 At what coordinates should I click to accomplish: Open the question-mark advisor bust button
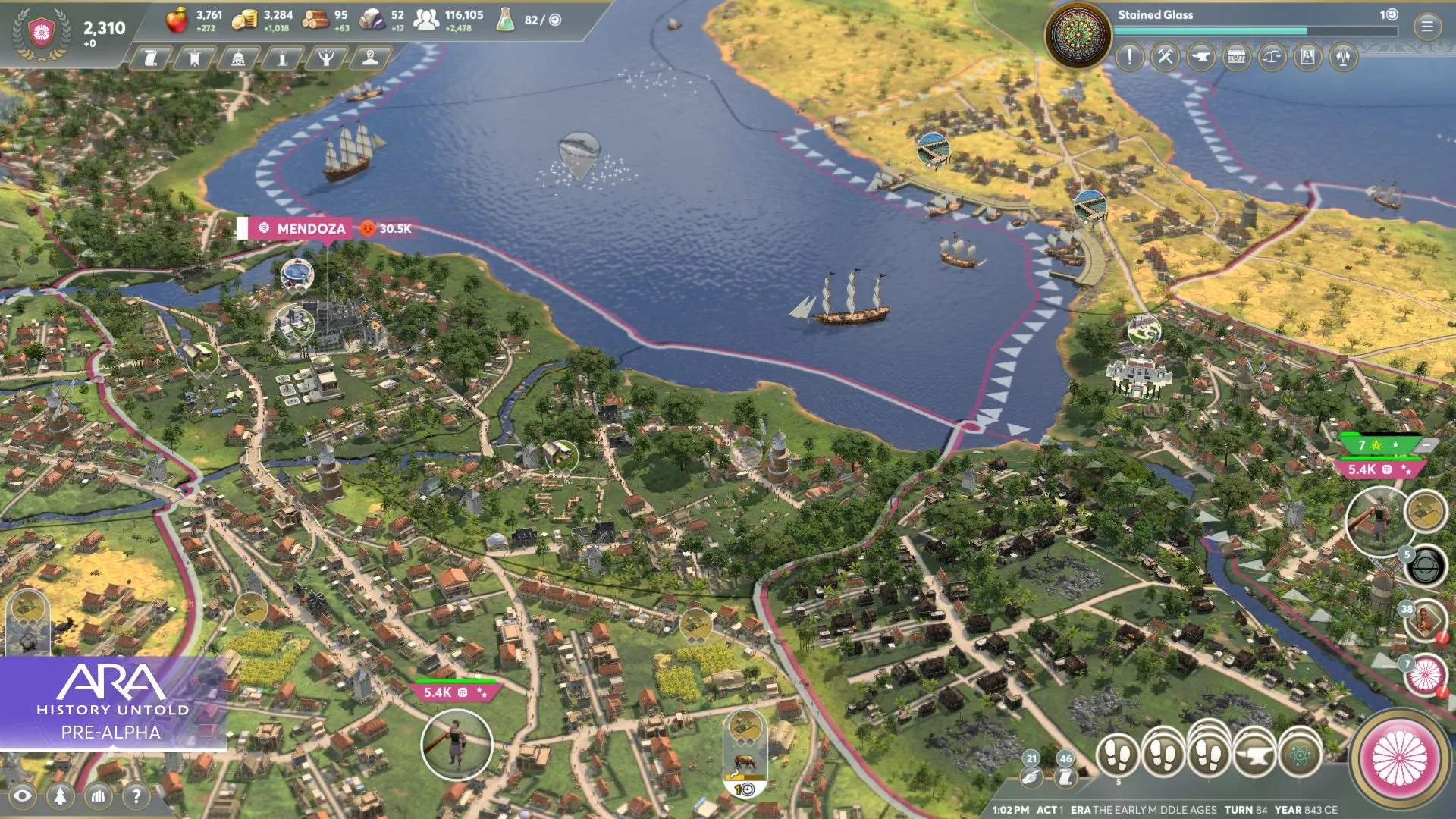[x=370, y=58]
